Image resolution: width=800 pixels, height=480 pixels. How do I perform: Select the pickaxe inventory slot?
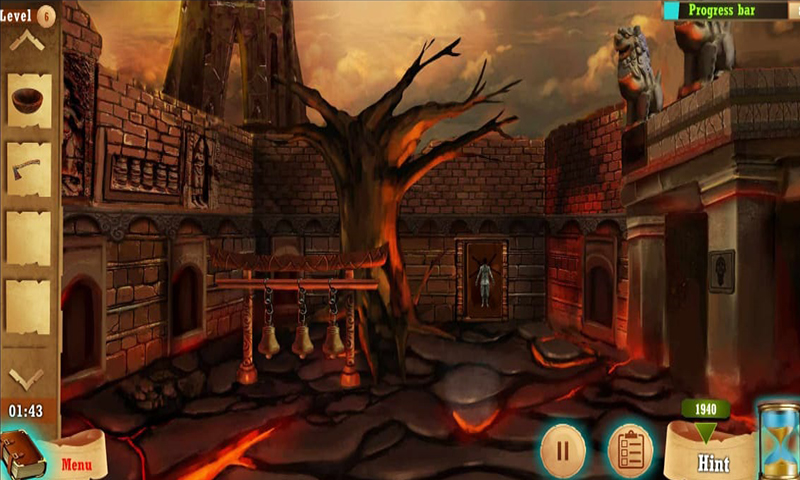(x=29, y=168)
